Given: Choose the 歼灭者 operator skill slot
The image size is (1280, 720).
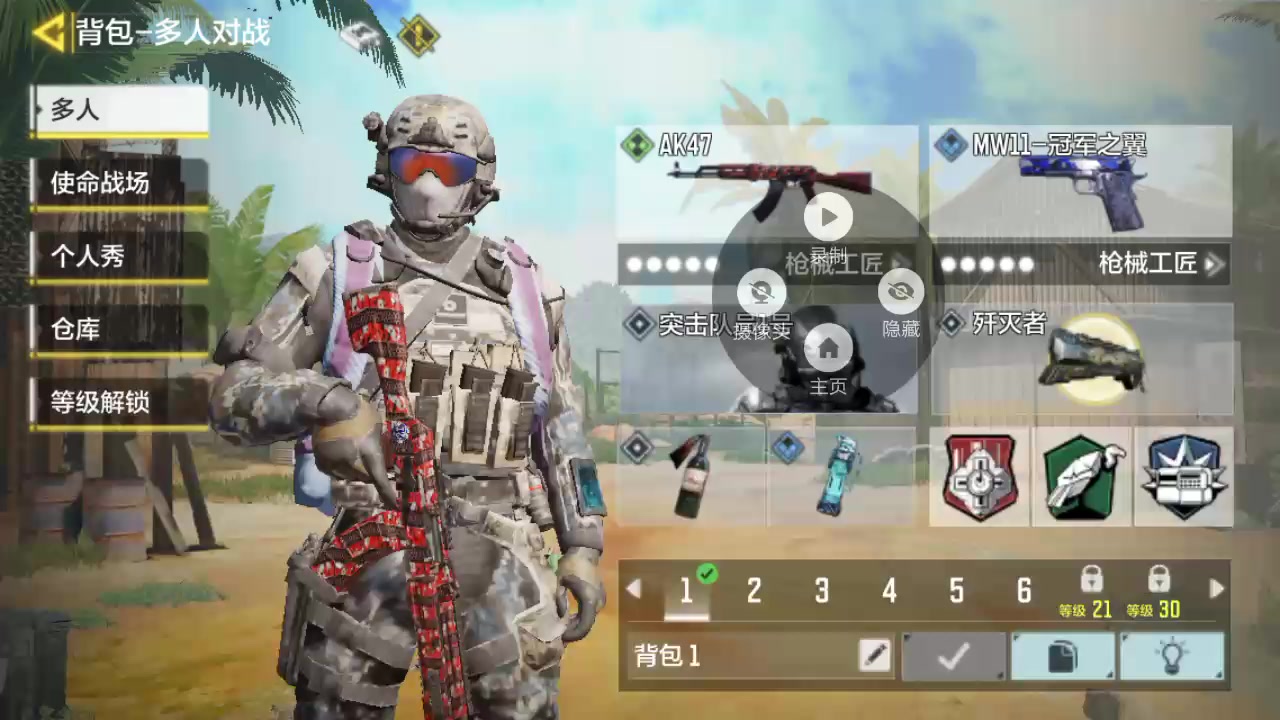Looking at the screenshot, I should pyautogui.click(x=1082, y=360).
